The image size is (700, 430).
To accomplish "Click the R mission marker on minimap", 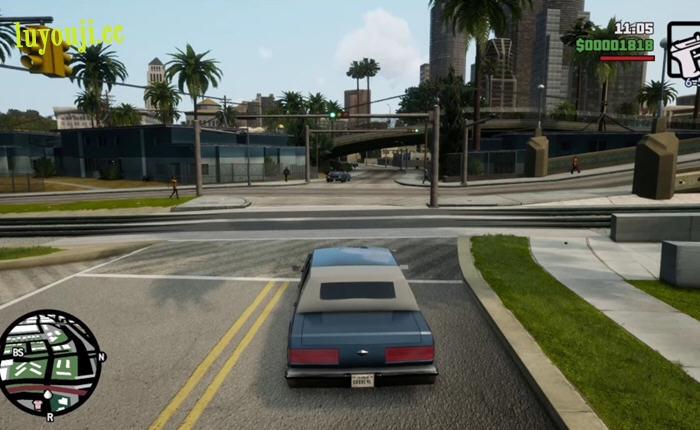I will tap(50, 416).
